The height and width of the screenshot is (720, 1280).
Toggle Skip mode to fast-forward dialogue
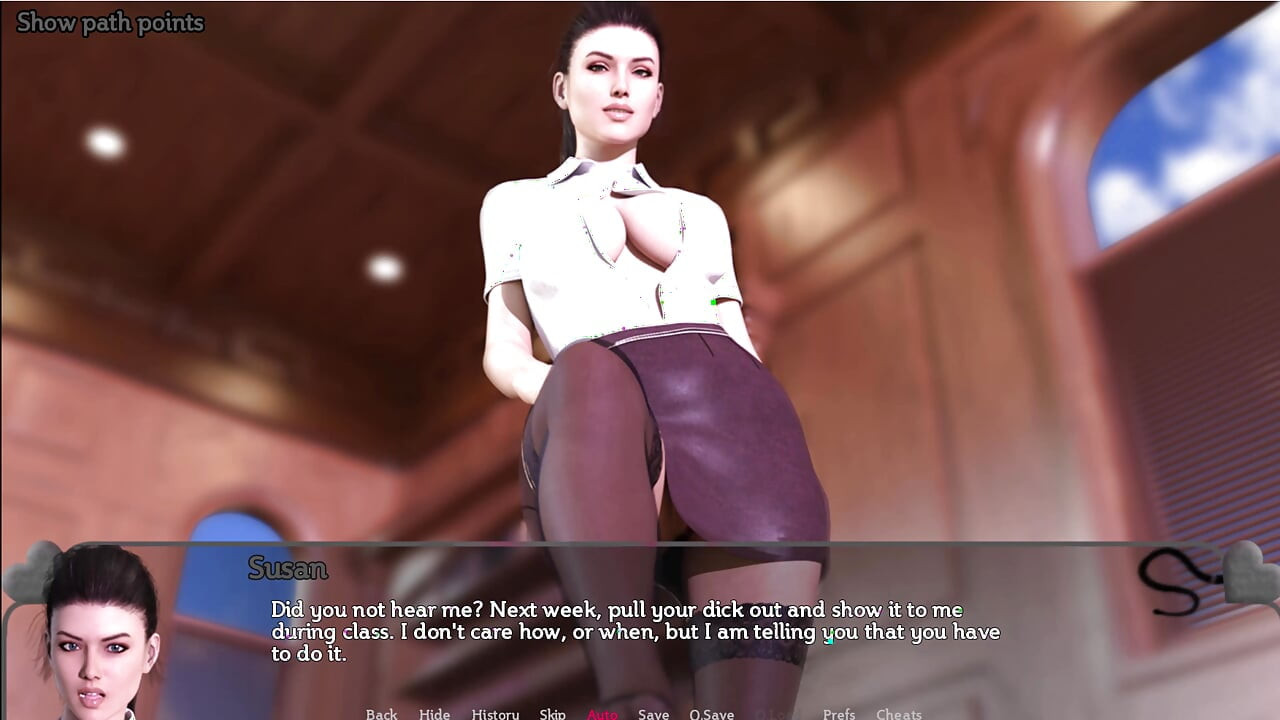coord(550,714)
